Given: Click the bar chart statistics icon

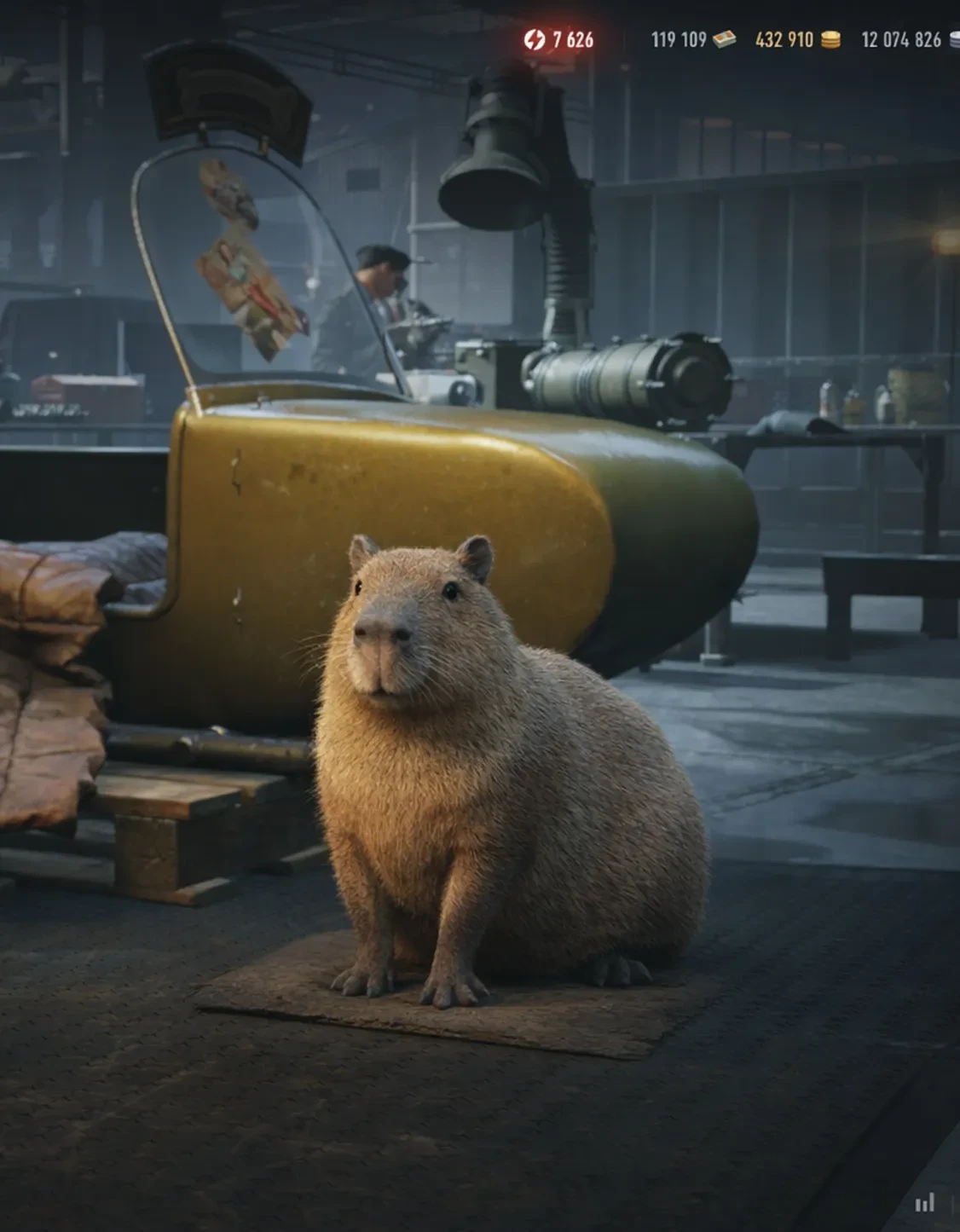Looking at the screenshot, I should pos(924,1203).
